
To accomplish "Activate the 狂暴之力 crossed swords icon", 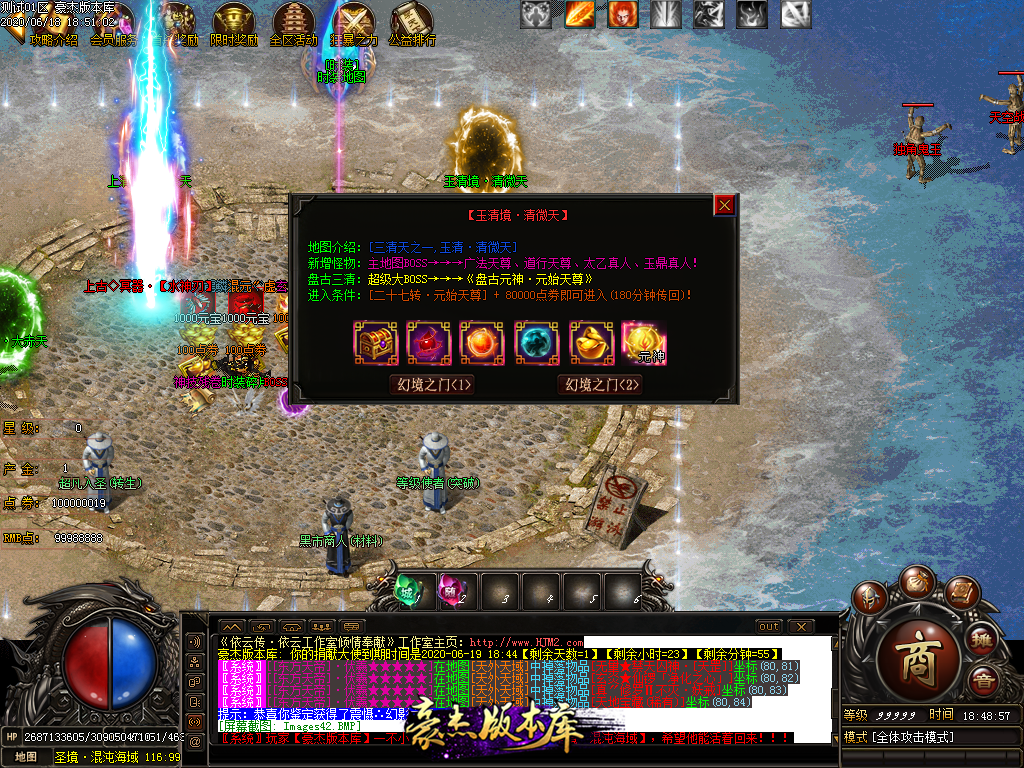I will click(354, 24).
